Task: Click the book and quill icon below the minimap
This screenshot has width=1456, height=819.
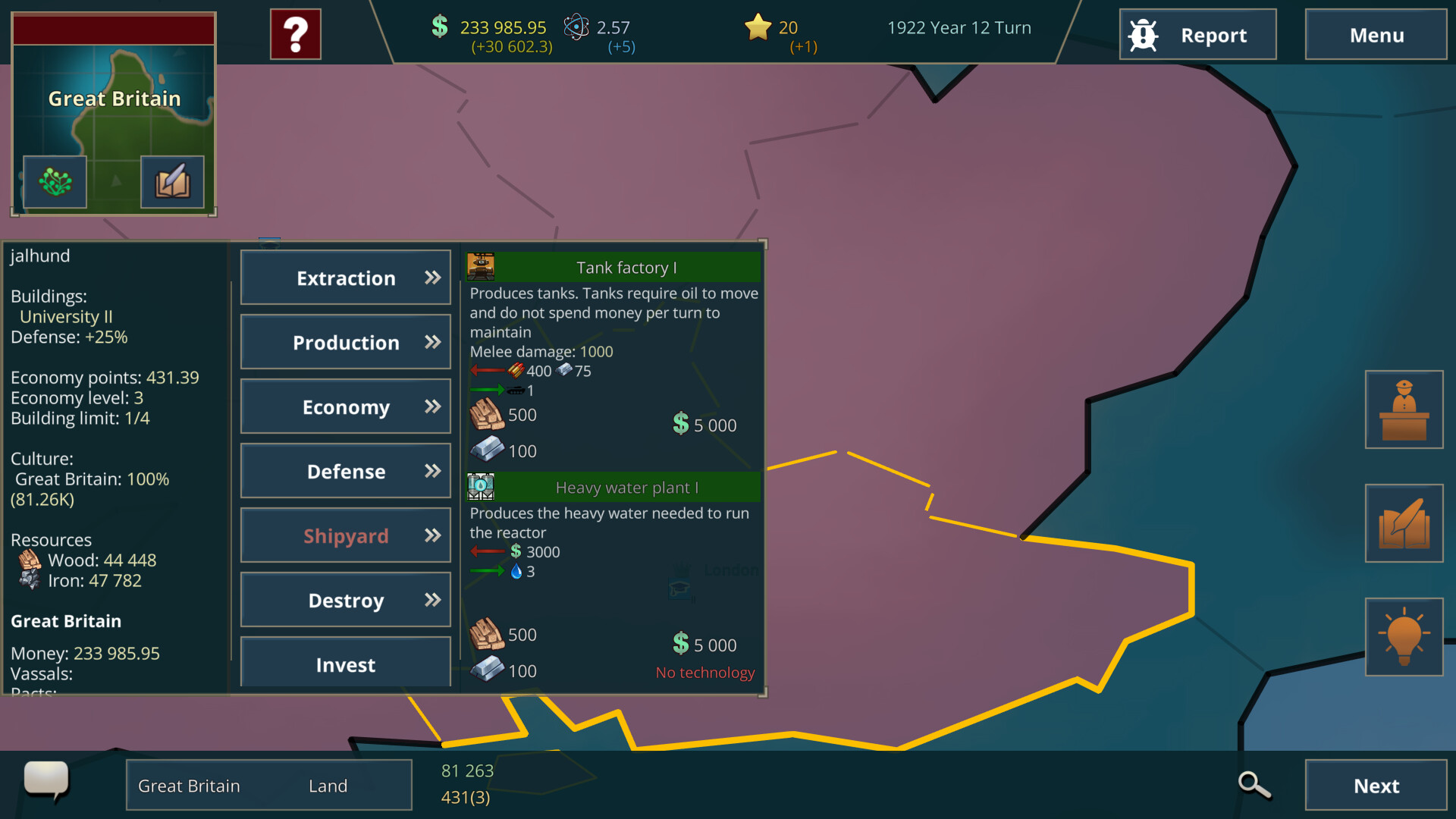Action: (173, 182)
